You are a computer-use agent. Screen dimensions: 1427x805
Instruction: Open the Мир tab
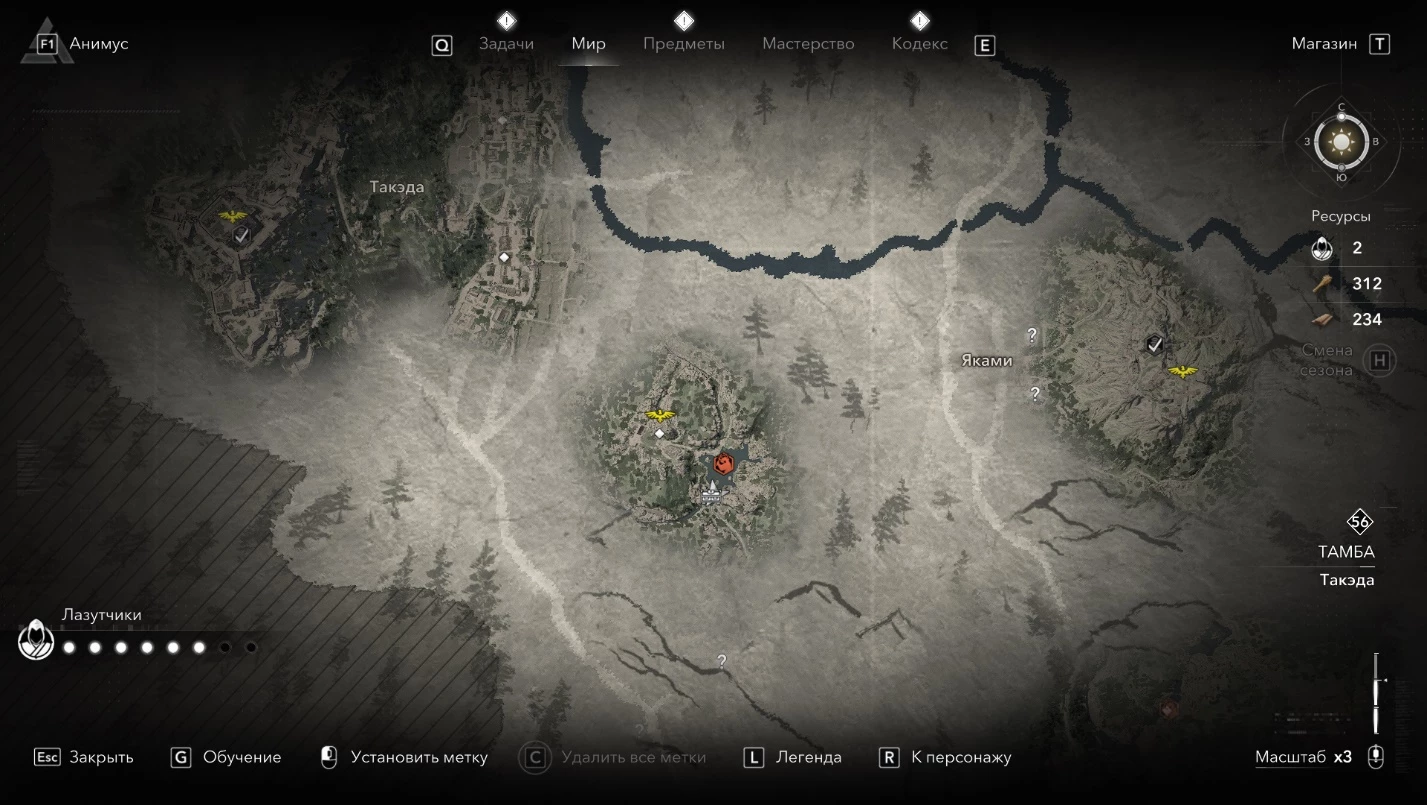(588, 44)
